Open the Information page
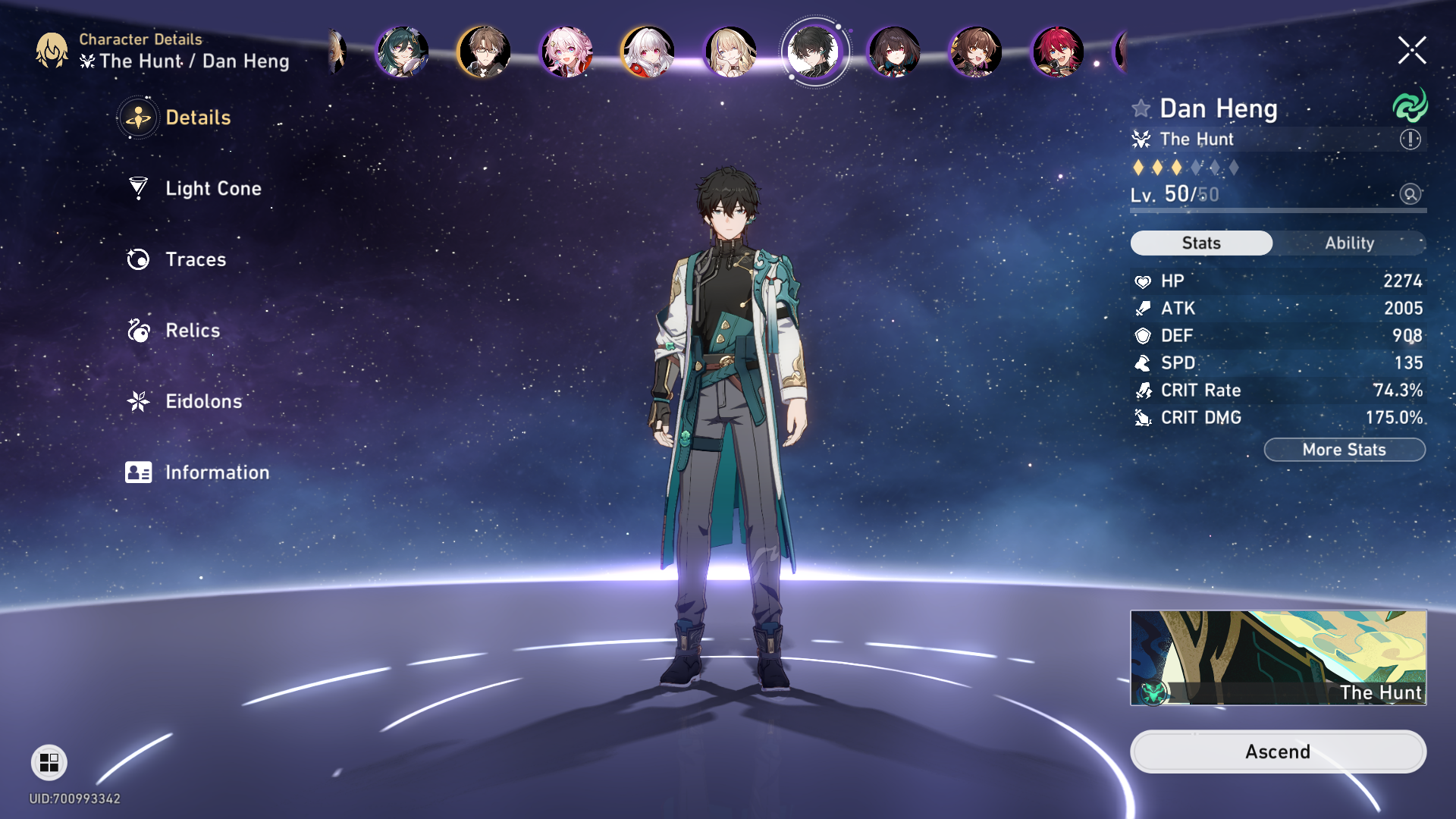This screenshot has width=1456, height=819. click(x=216, y=472)
